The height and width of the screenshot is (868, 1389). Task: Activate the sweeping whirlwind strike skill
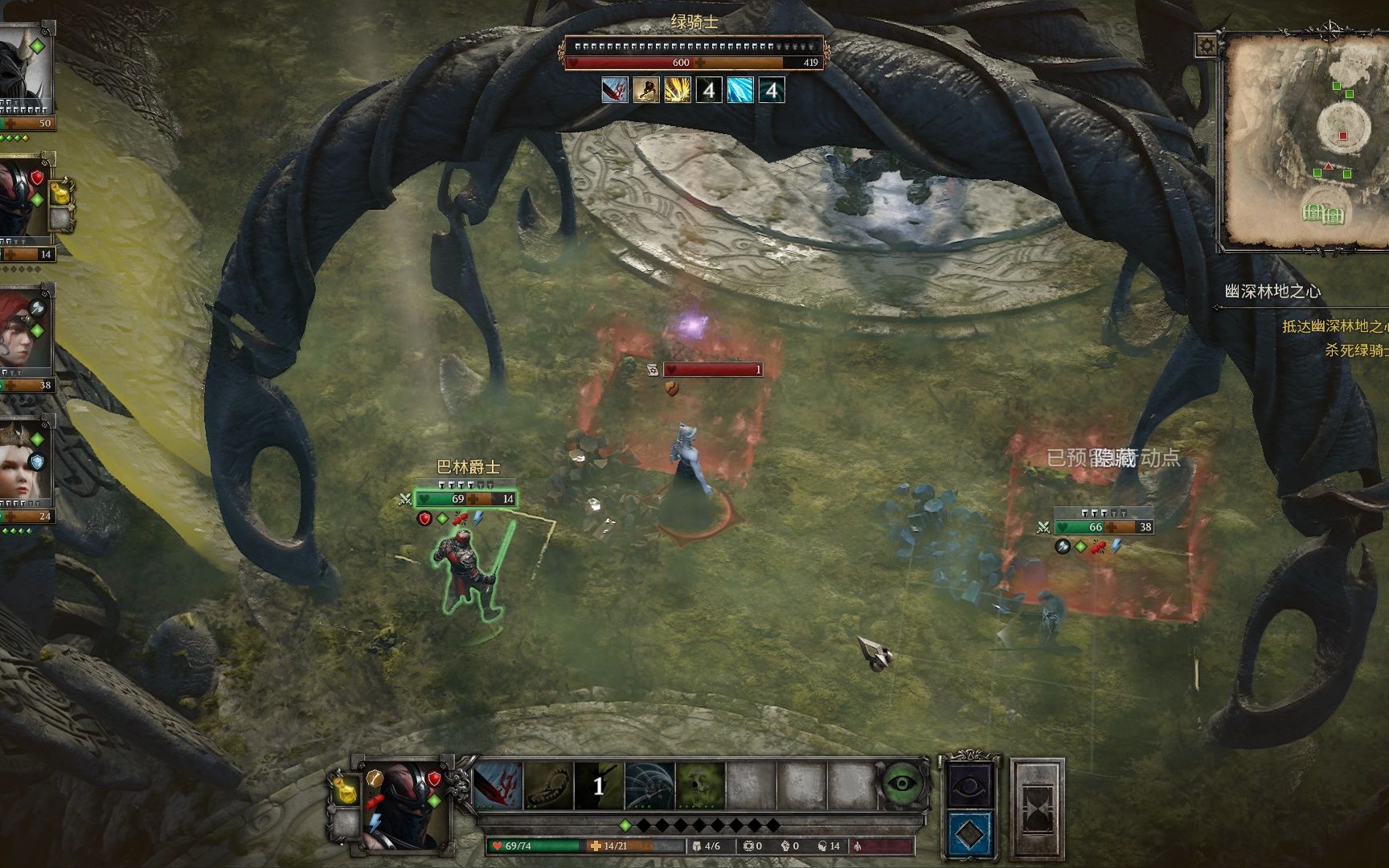coord(649,785)
